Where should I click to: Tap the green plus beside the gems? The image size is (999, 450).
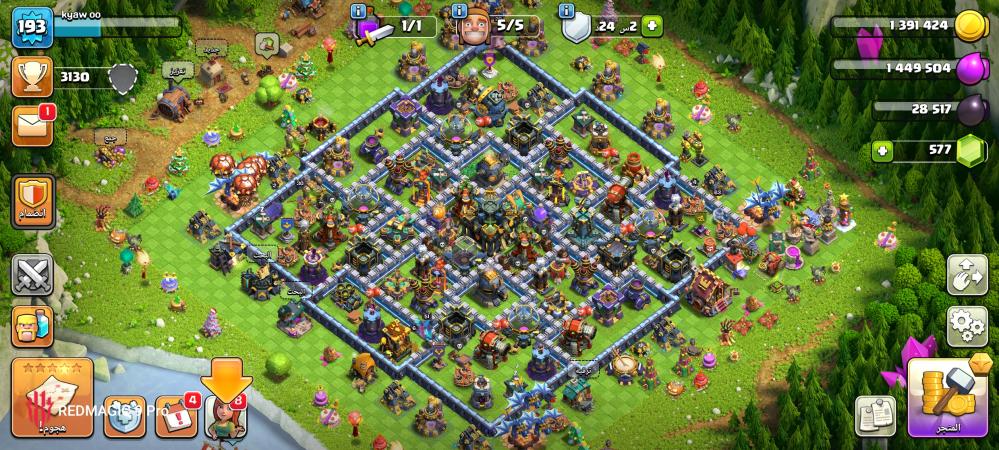pos(883,151)
